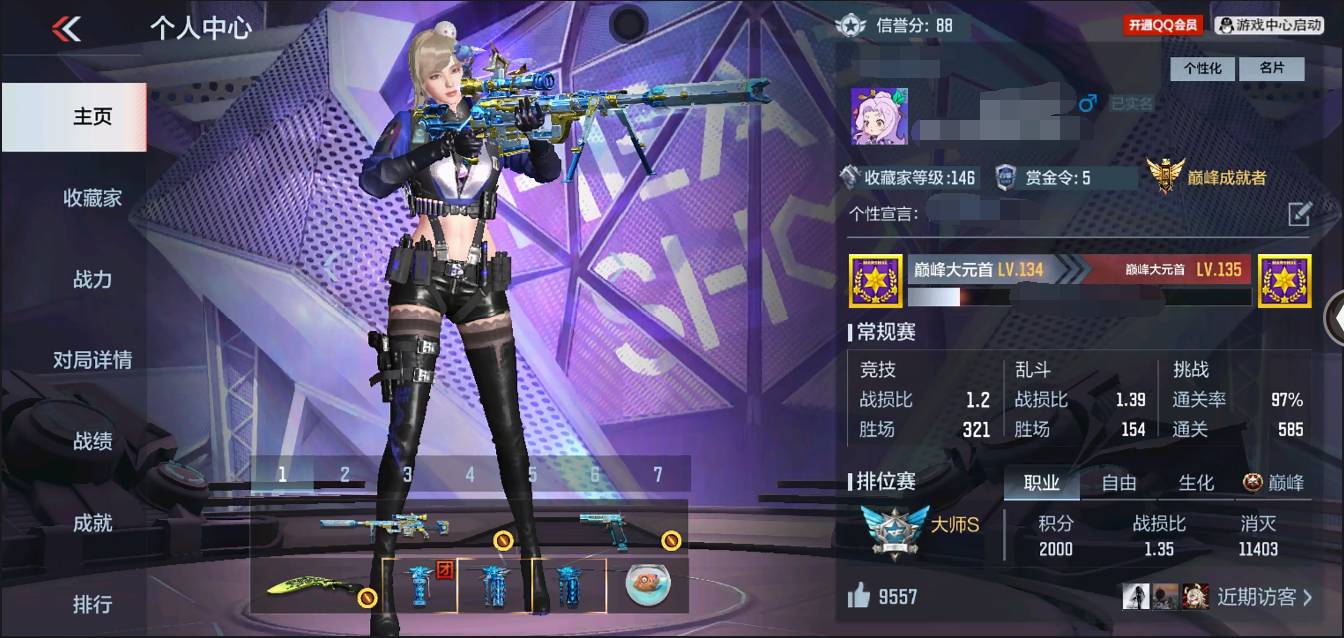Click the 个性化 personalization button
This screenshot has width=1344, height=638.
[x=1203, y=68]
